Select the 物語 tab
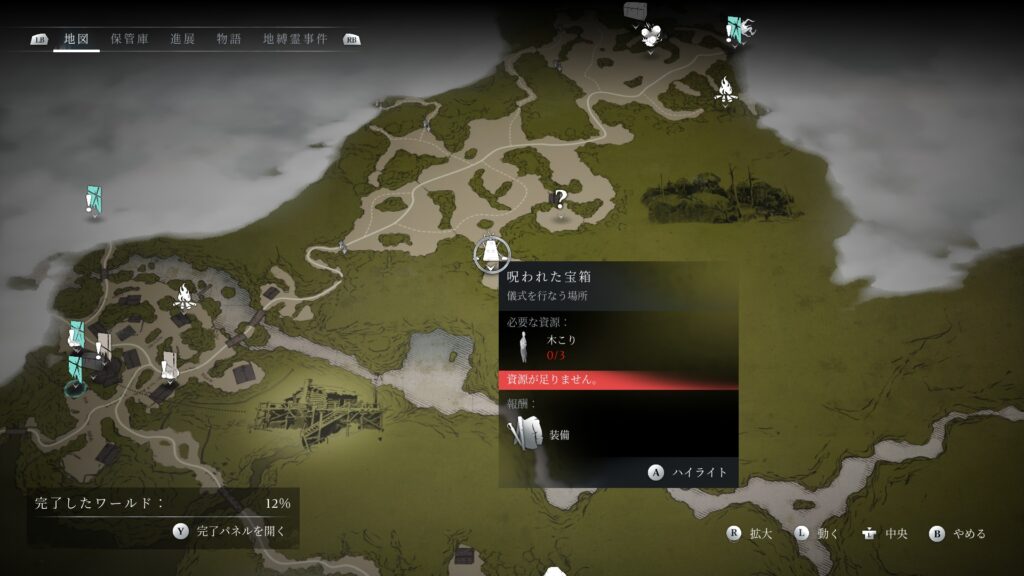This screenshot has height=576, width=1024. pos(229,39)
